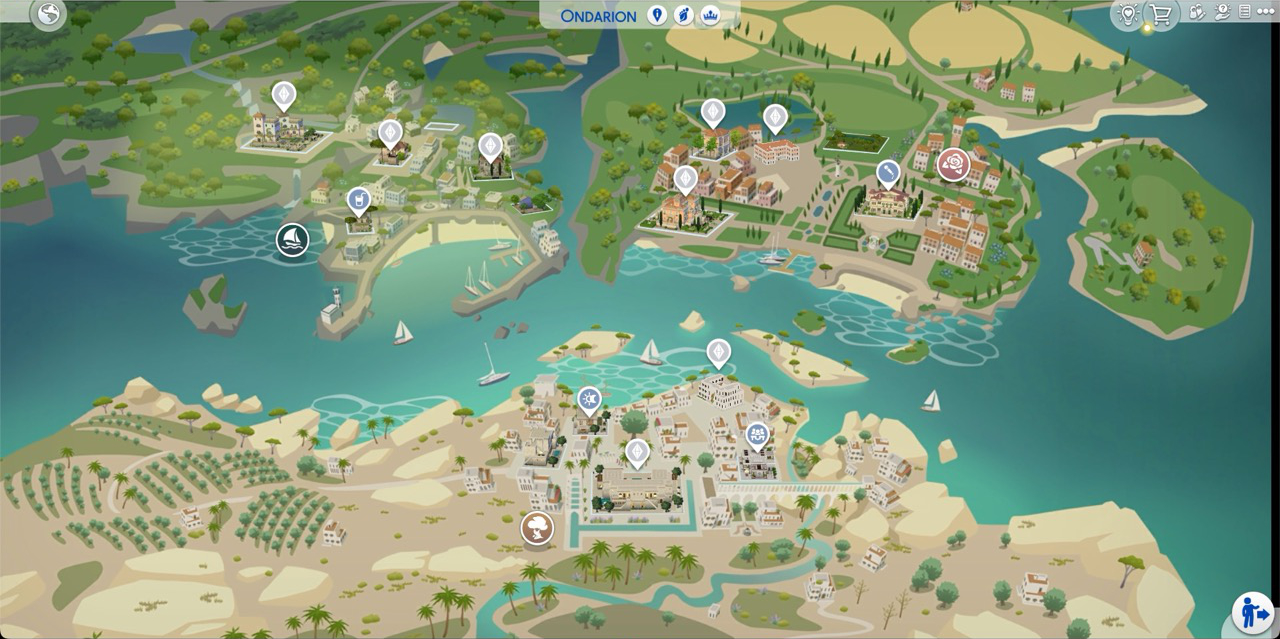
Task: Open the world selection globe icon
Action: pos(47,14)
